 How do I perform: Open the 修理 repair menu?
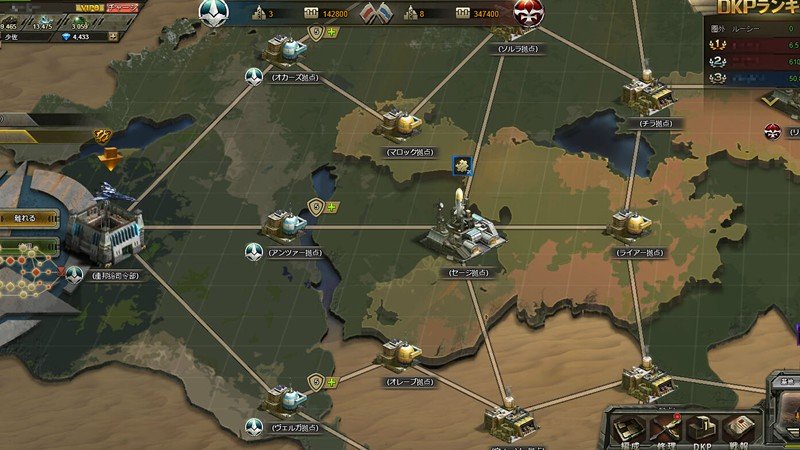click(667, 426)
